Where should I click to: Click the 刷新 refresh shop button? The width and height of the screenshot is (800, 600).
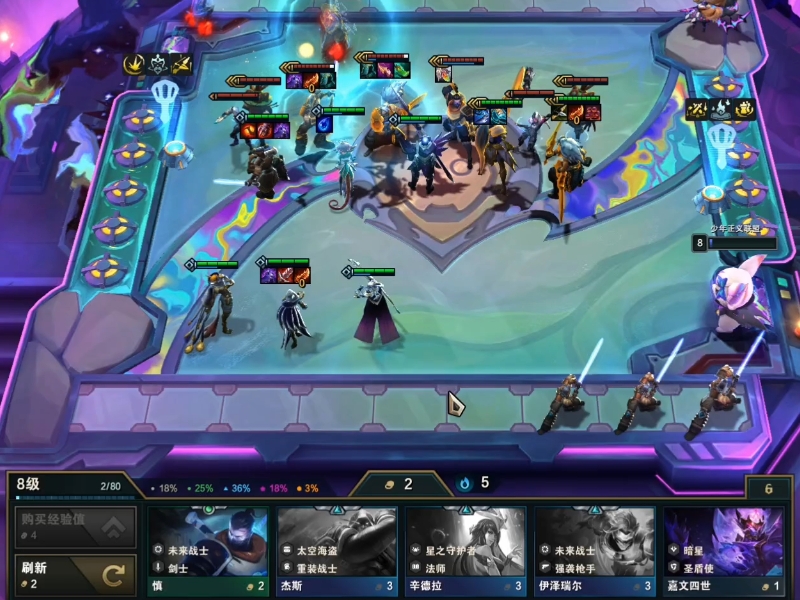(x=75, y=575)
